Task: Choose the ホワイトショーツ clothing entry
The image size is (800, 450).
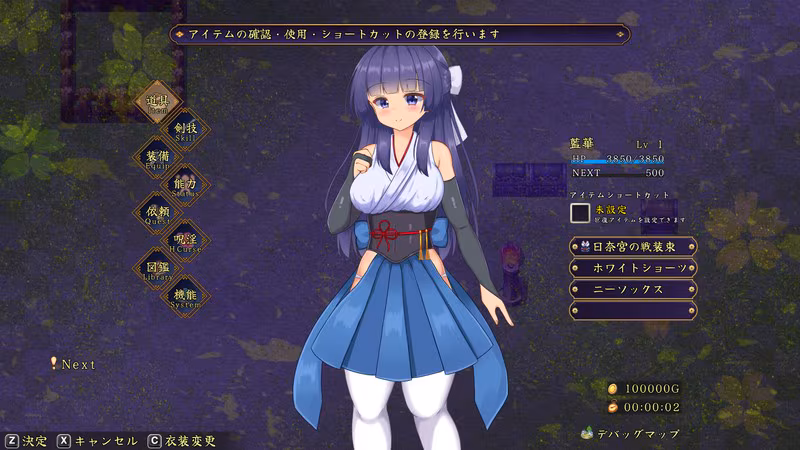Action: [633, 268]
